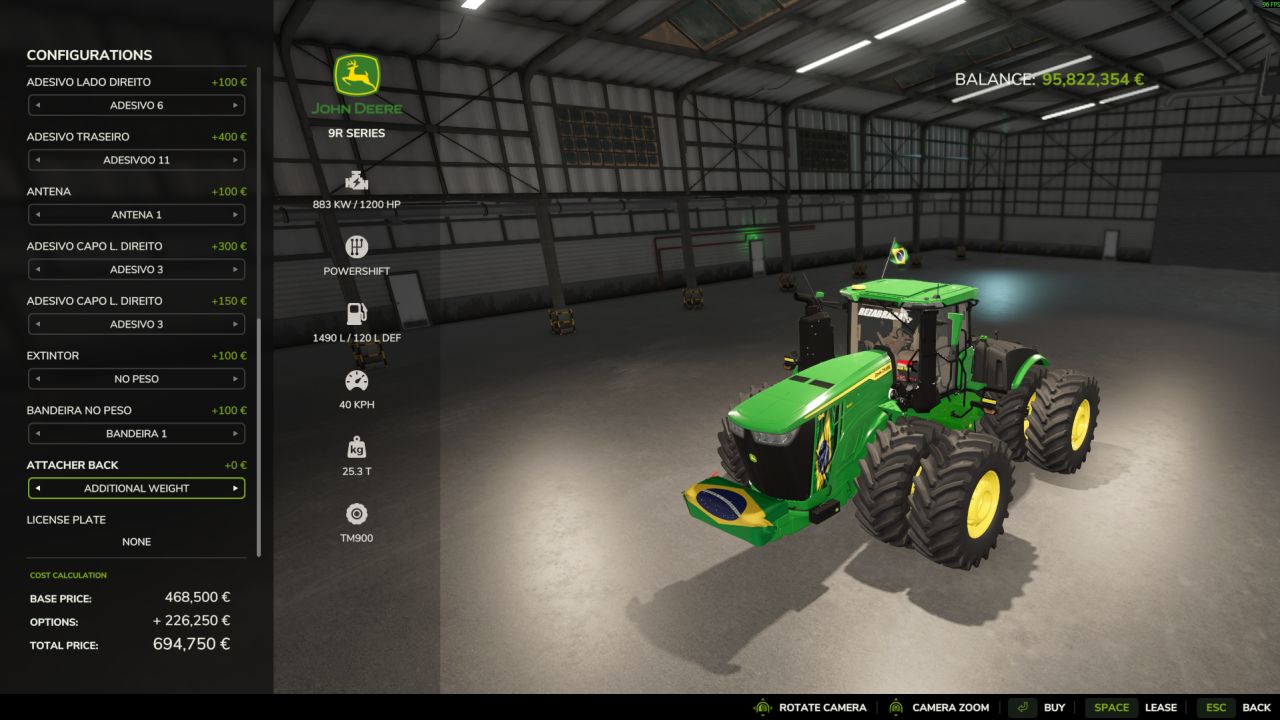Screen dimensions: 1280x720
Task: Select next Adesivo Lado Direito option
Action: (x=236, y=105)
